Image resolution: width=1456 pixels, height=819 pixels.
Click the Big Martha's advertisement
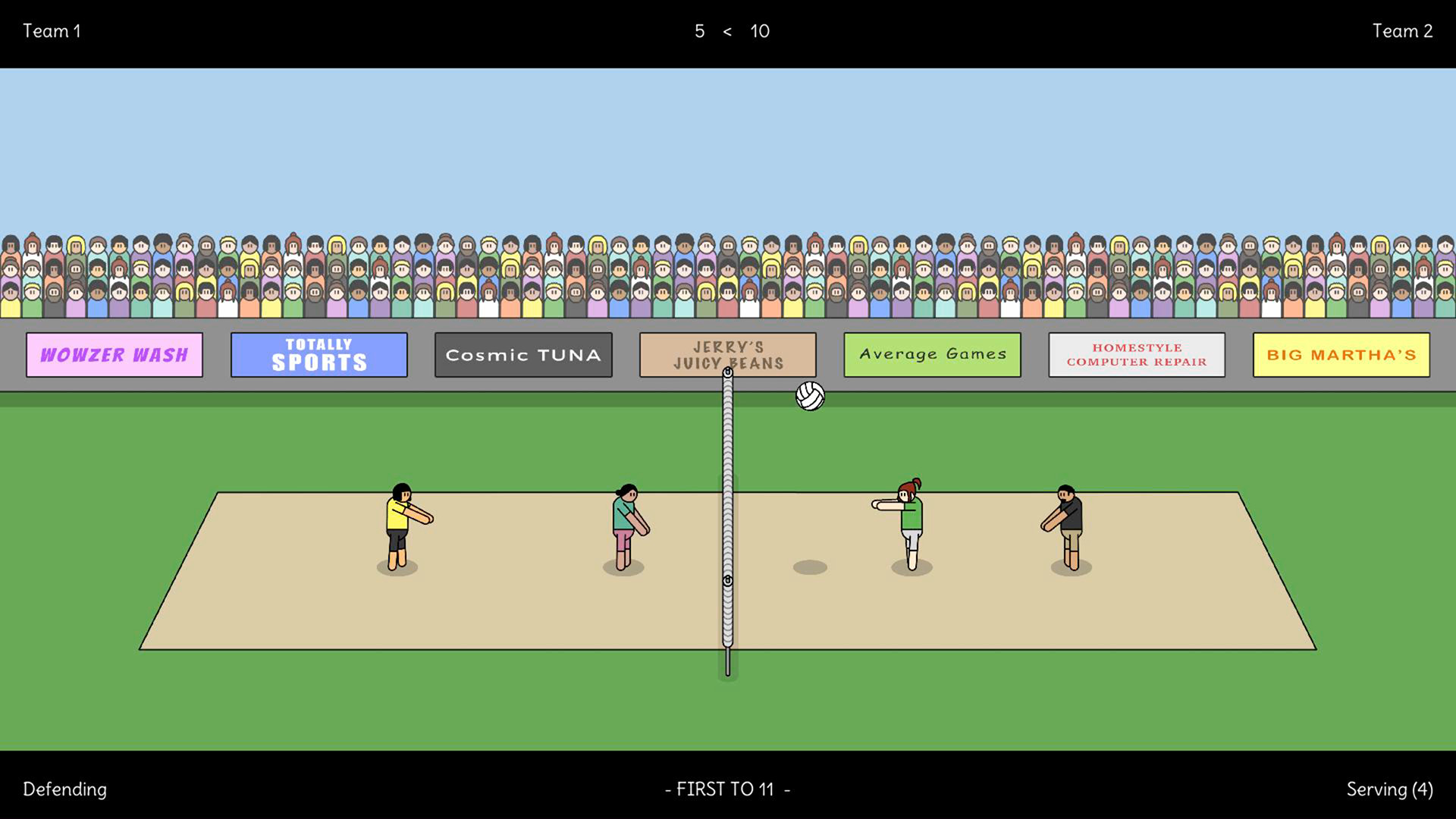tap(1339, 354)
